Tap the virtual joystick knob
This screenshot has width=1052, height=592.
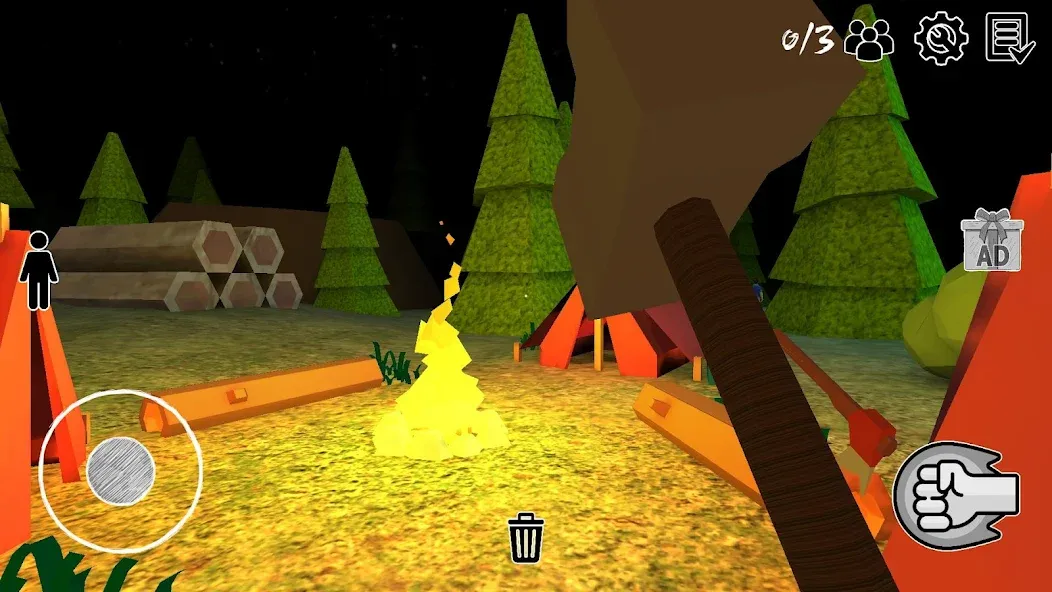click(x=120, y=470)
